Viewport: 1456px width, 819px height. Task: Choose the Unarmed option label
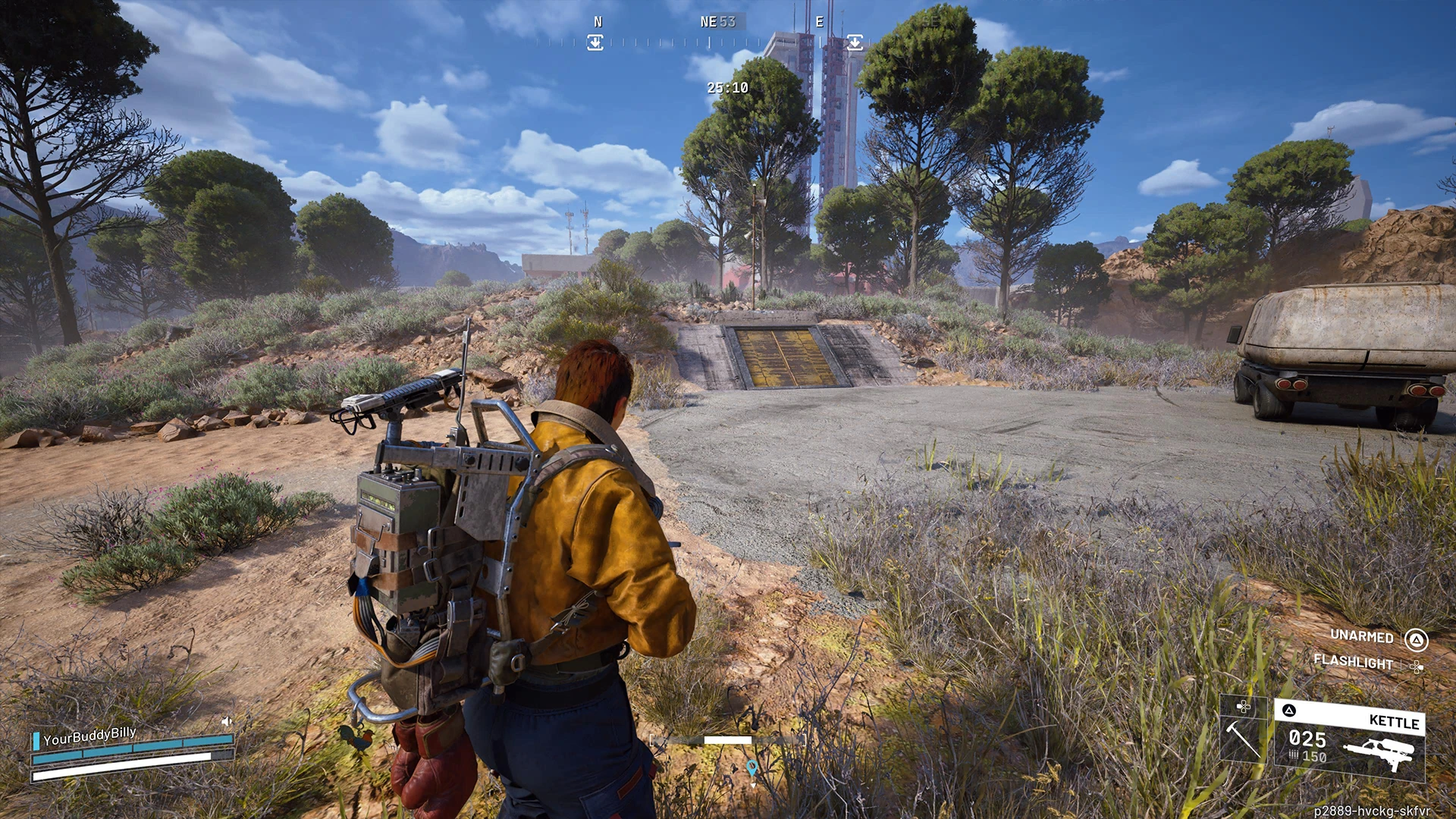coord(1361,637)
